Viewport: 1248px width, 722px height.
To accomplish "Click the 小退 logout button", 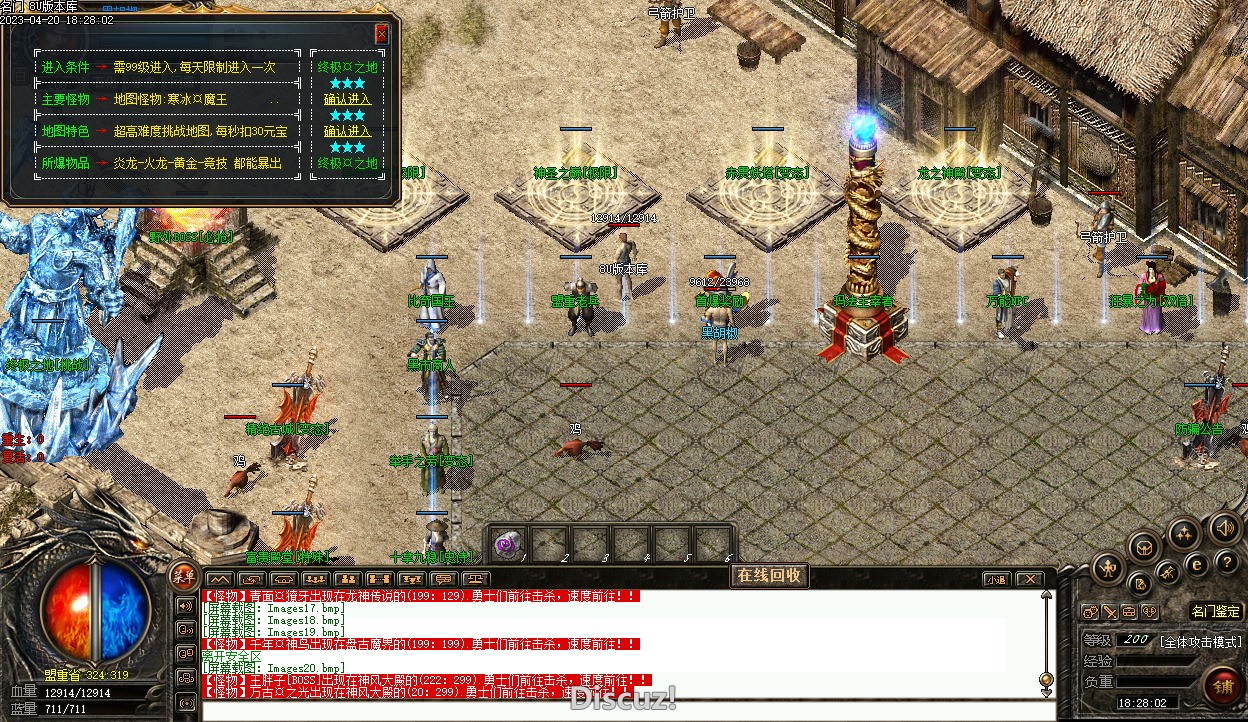I will click(x=996, y=579).
